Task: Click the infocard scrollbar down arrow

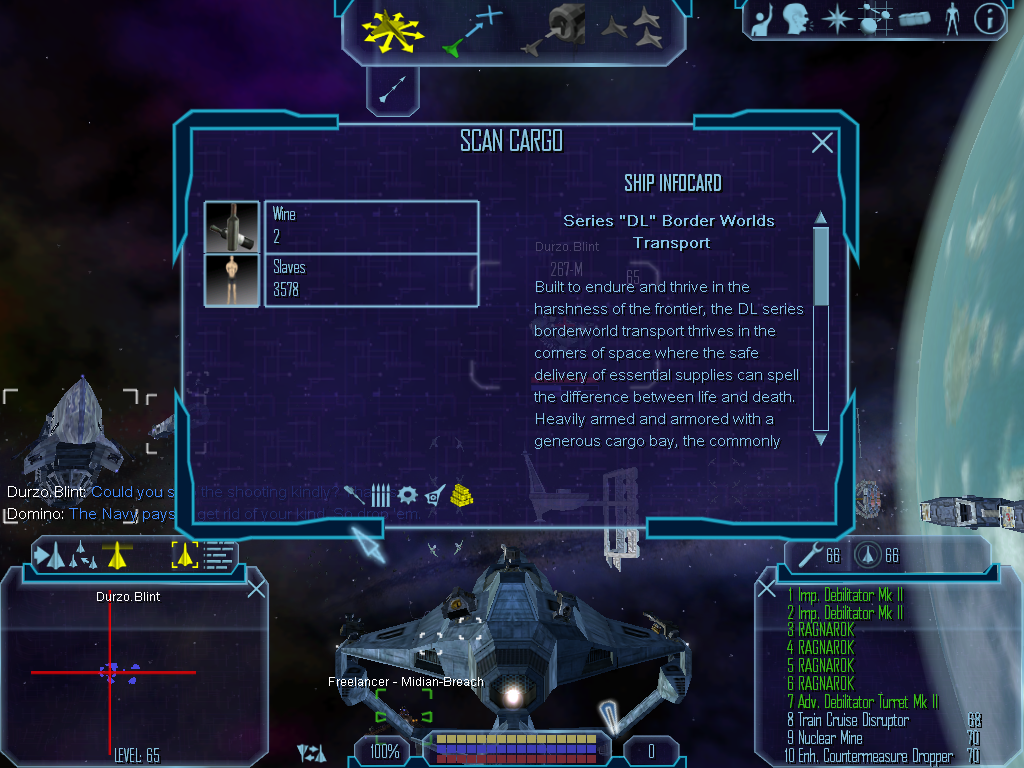Action: click(x=821, y=438)
